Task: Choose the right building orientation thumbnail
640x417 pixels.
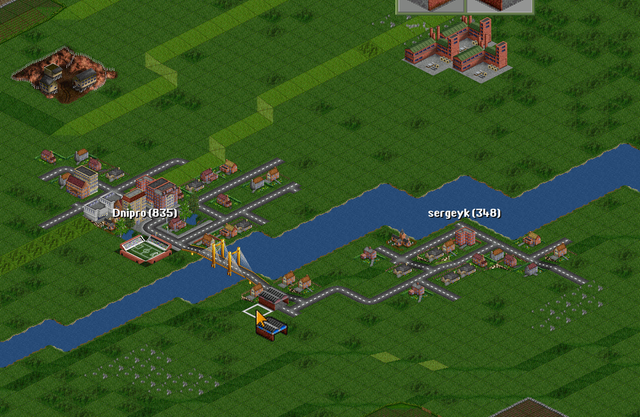Action: tap(497, 5)
